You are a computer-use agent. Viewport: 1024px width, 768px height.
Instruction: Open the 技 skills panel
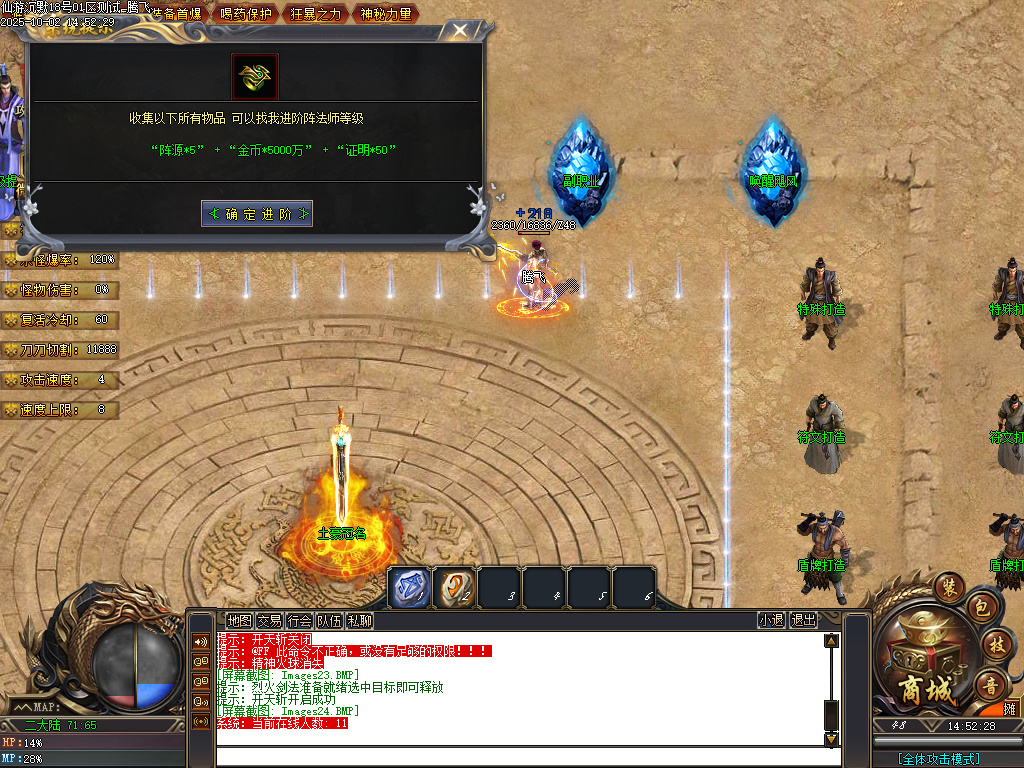click(x=996, y=643)
